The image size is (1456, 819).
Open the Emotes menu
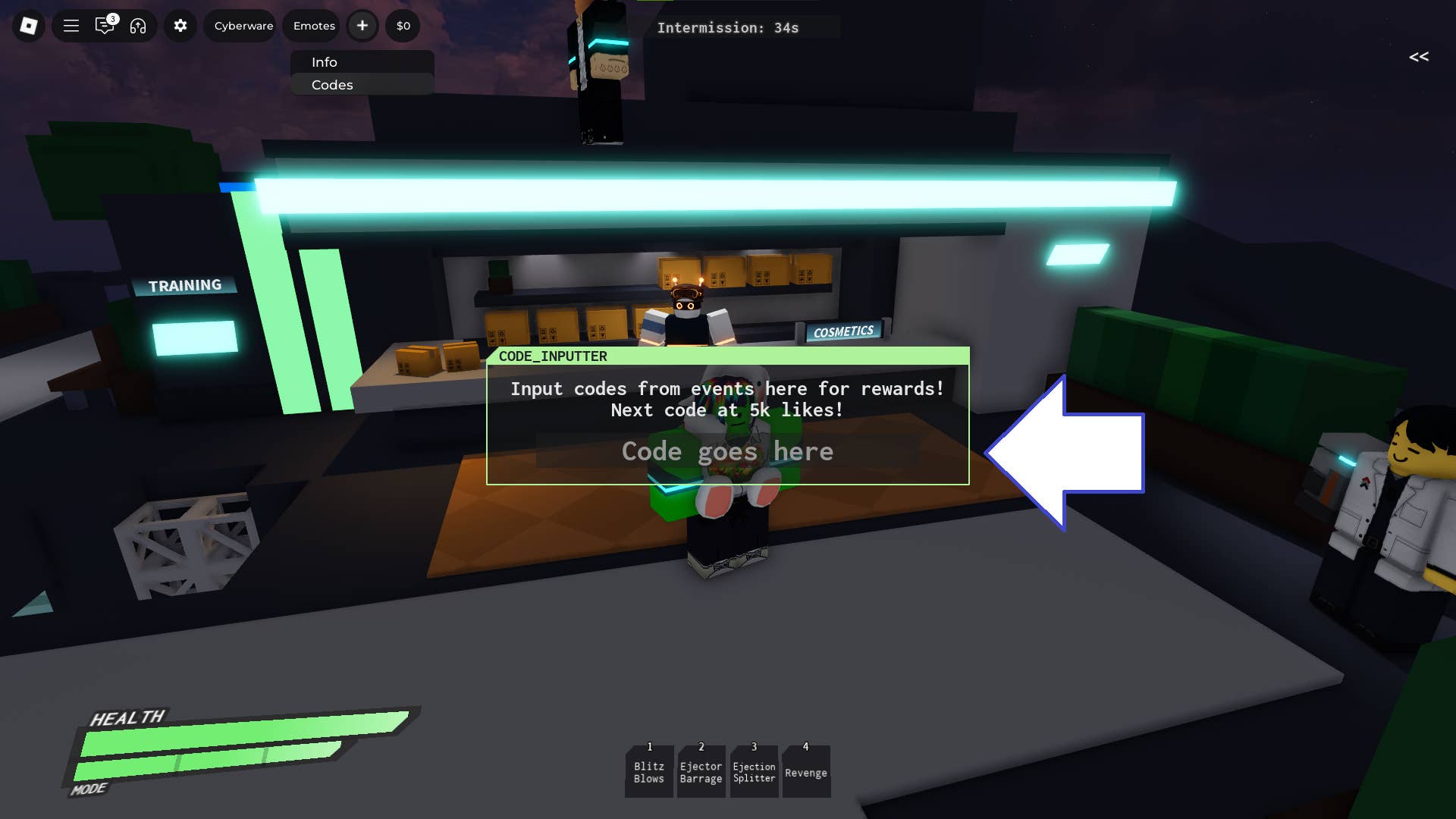point(311,25)
